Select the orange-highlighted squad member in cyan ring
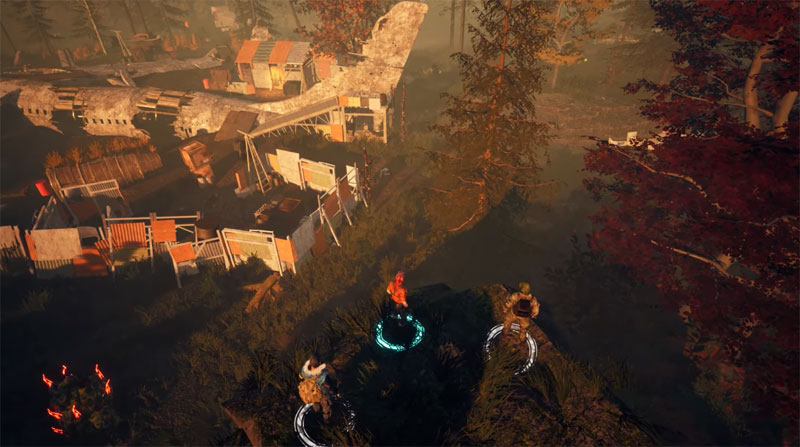Image resolution: width=800 pixels, height=447 pixels. coord(397,295)
